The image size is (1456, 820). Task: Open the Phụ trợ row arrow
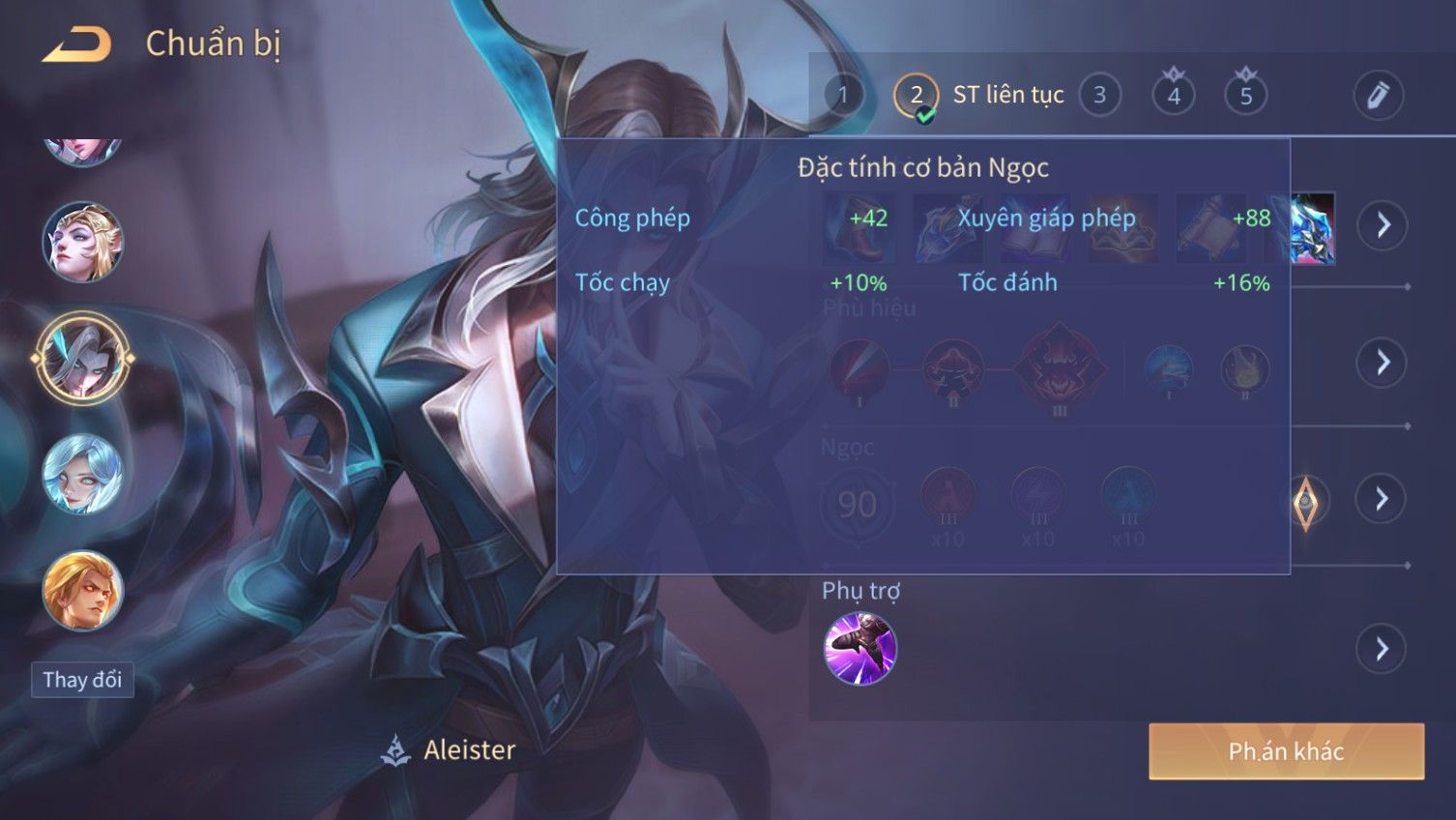[1383, 649]
